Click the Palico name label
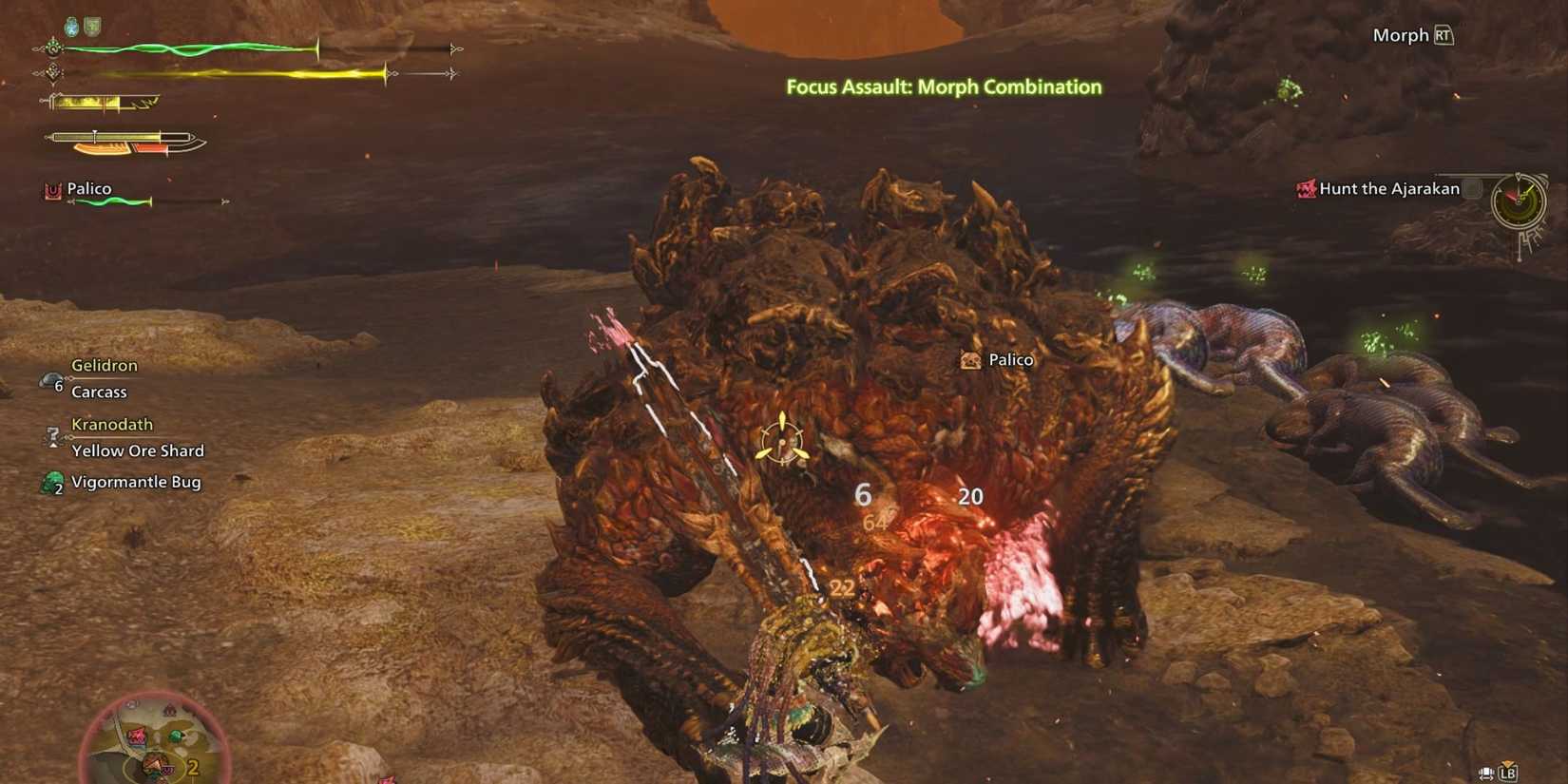 click(x=89, y=188)
